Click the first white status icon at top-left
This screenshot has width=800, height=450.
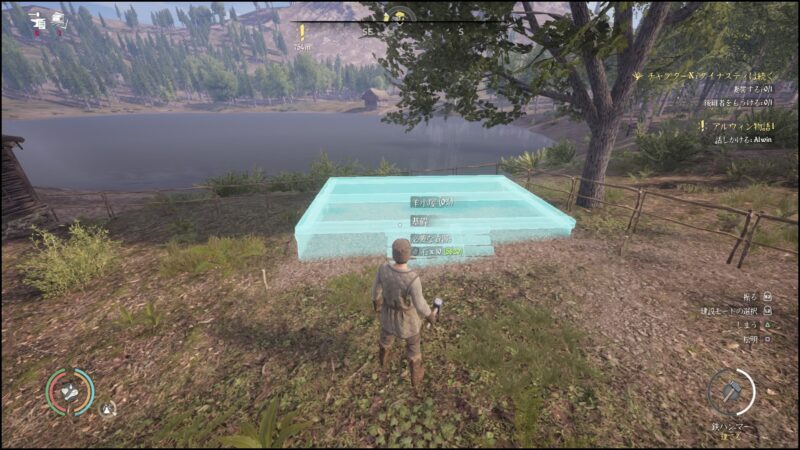tap(38, 19)
